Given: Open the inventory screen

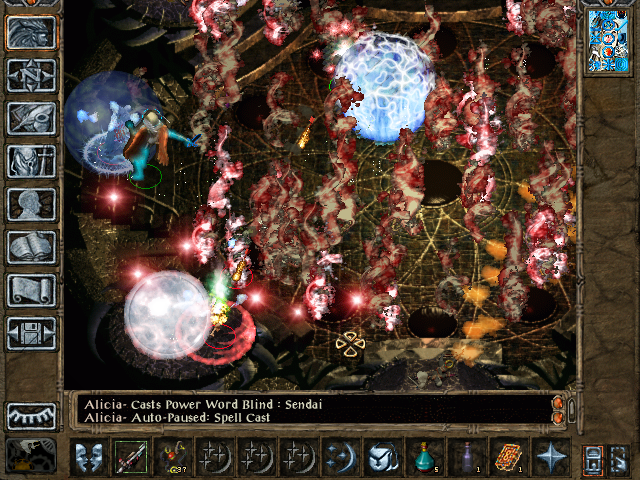Looking at the screenshot, I should point(31,161).
